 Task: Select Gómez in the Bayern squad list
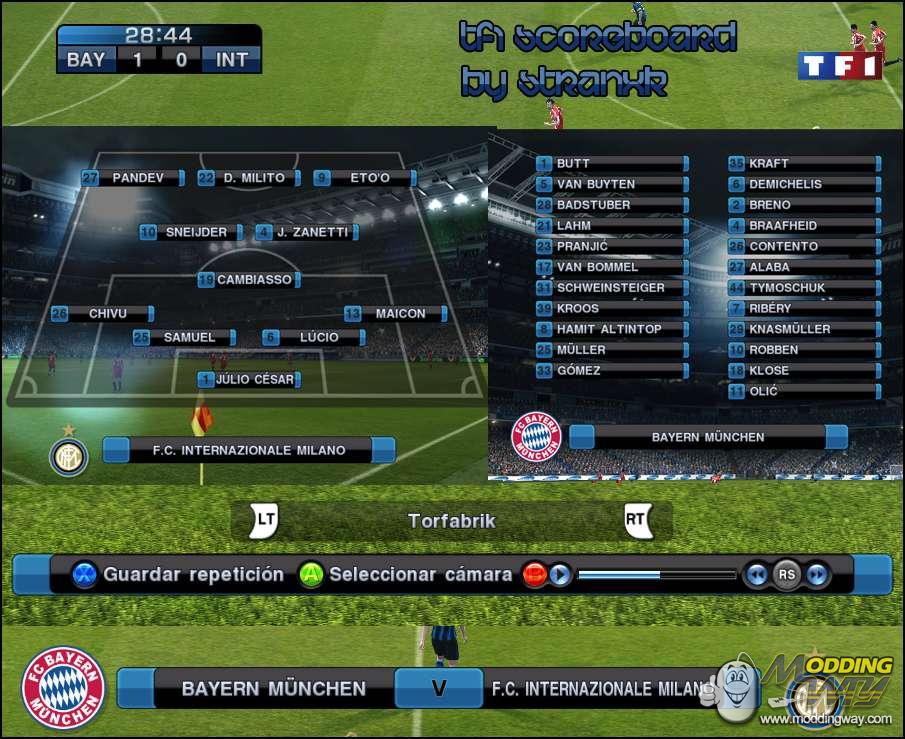610,371
